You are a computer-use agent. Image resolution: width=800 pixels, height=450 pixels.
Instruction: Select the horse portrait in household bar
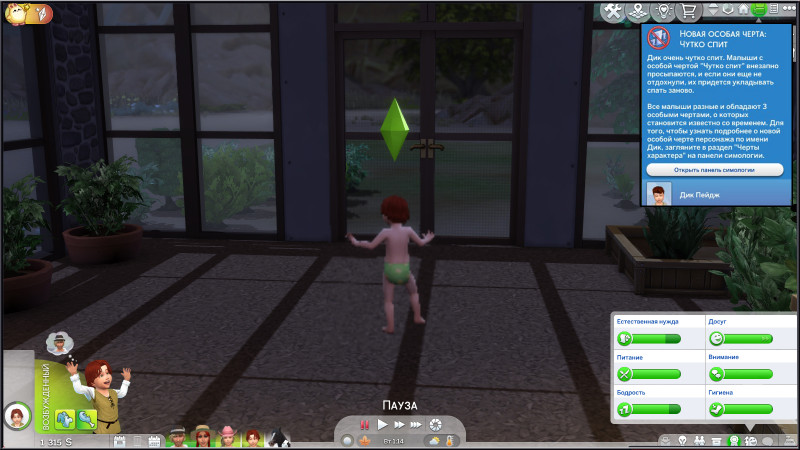tap(277, 438)
